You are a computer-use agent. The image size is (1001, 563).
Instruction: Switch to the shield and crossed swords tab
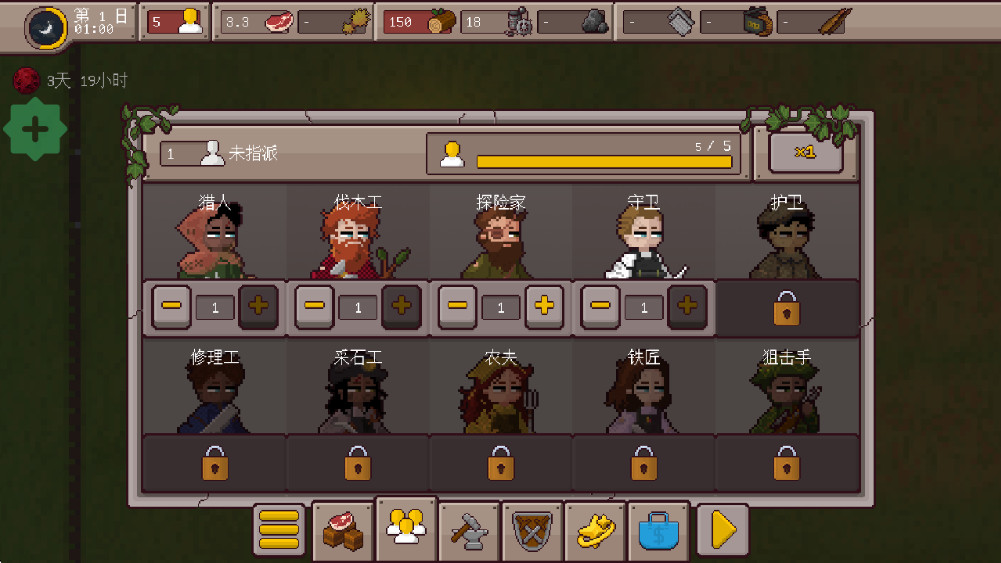tap(532, 529)
